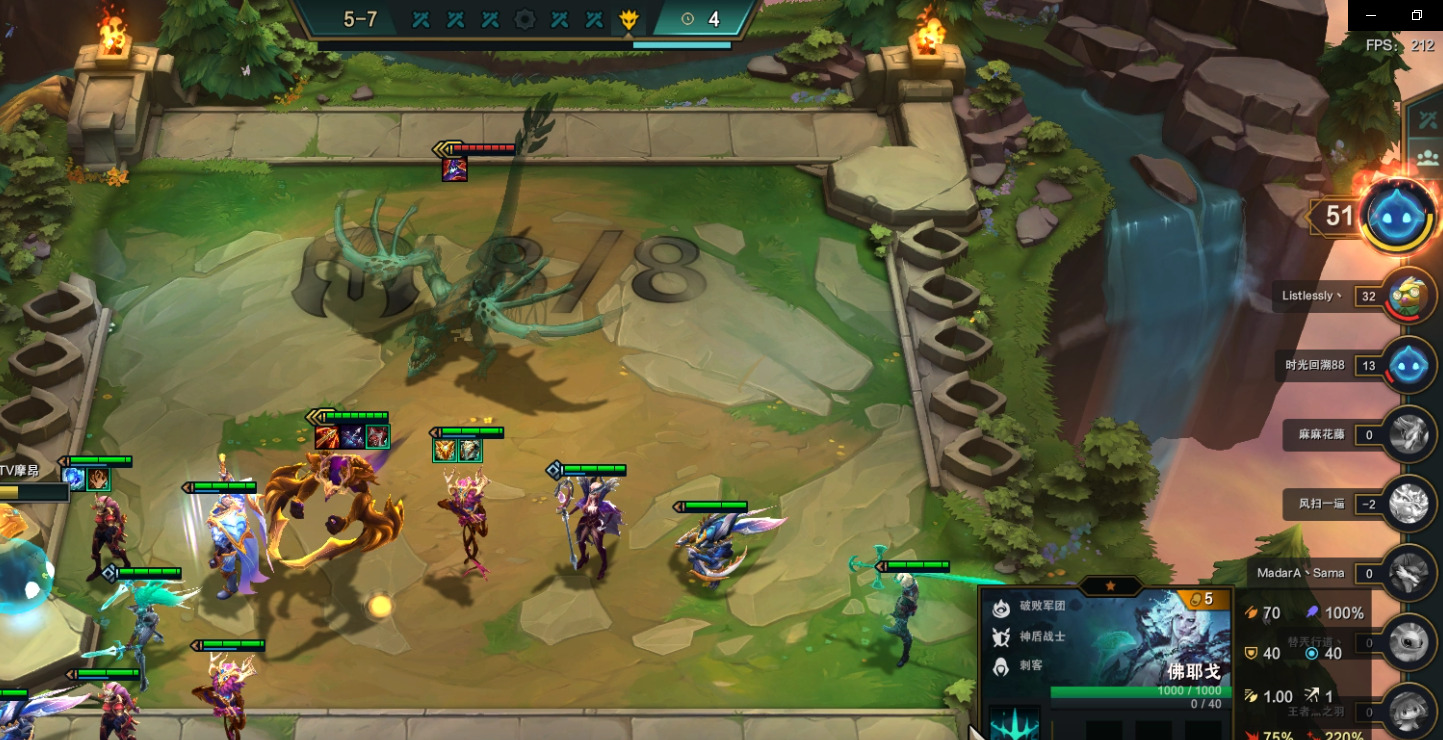View the board of player 时光回溯88
Screen dimensions: 1443x740
tap(1411, 366)
